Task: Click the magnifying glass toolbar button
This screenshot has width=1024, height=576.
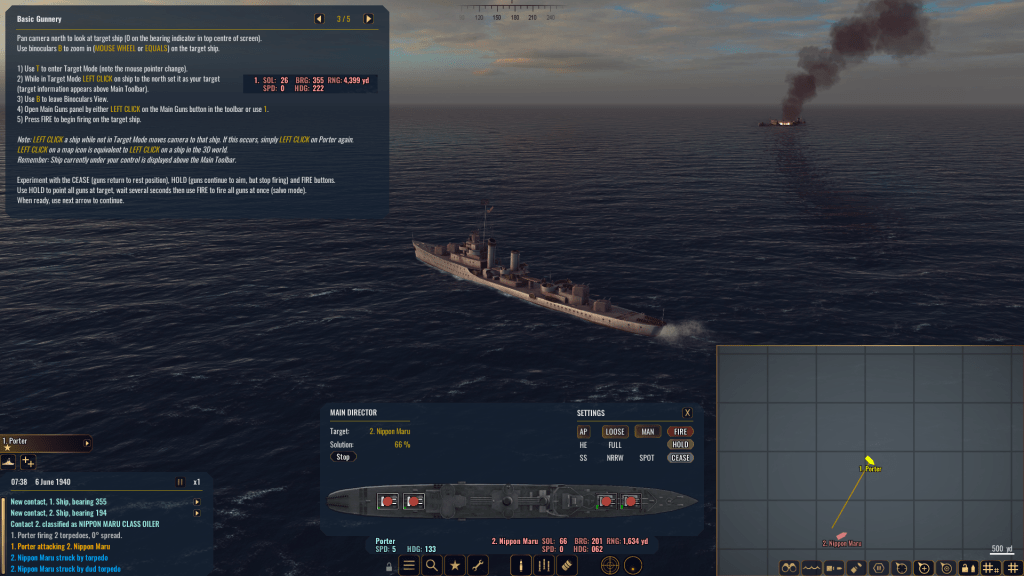Action: point(431,565)
